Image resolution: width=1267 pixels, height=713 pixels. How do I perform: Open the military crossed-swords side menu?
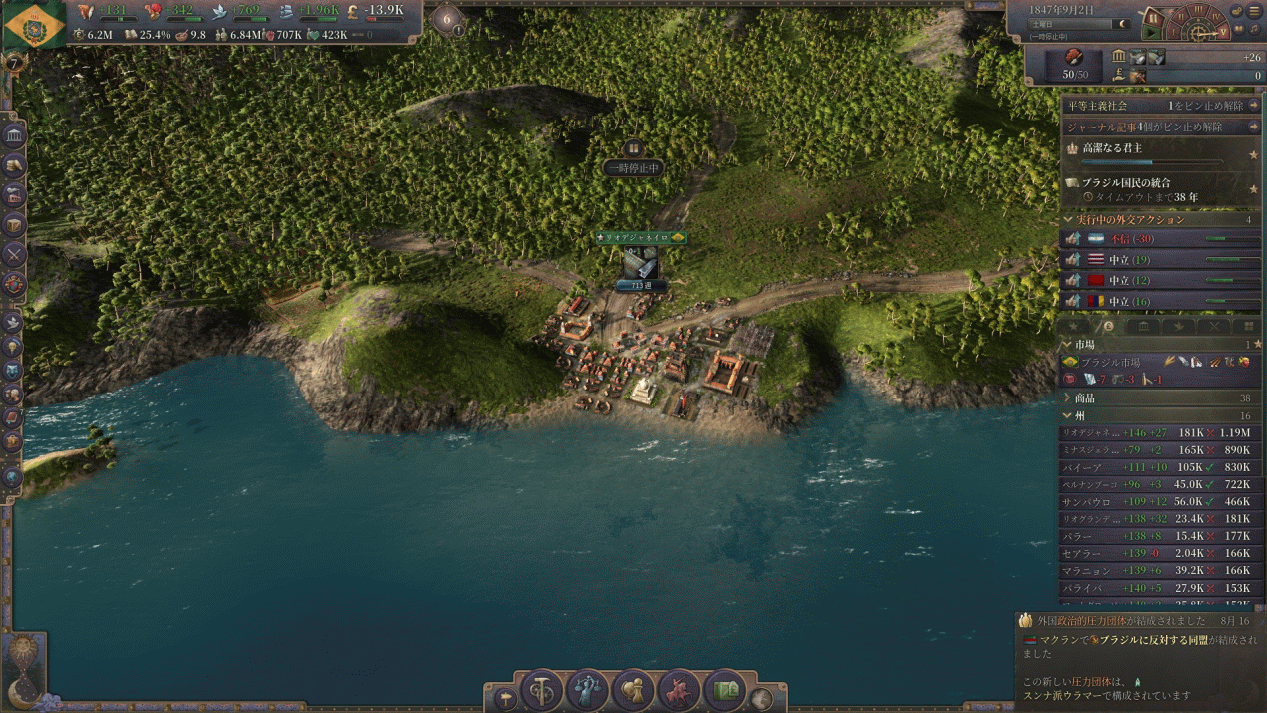(14, 254)
